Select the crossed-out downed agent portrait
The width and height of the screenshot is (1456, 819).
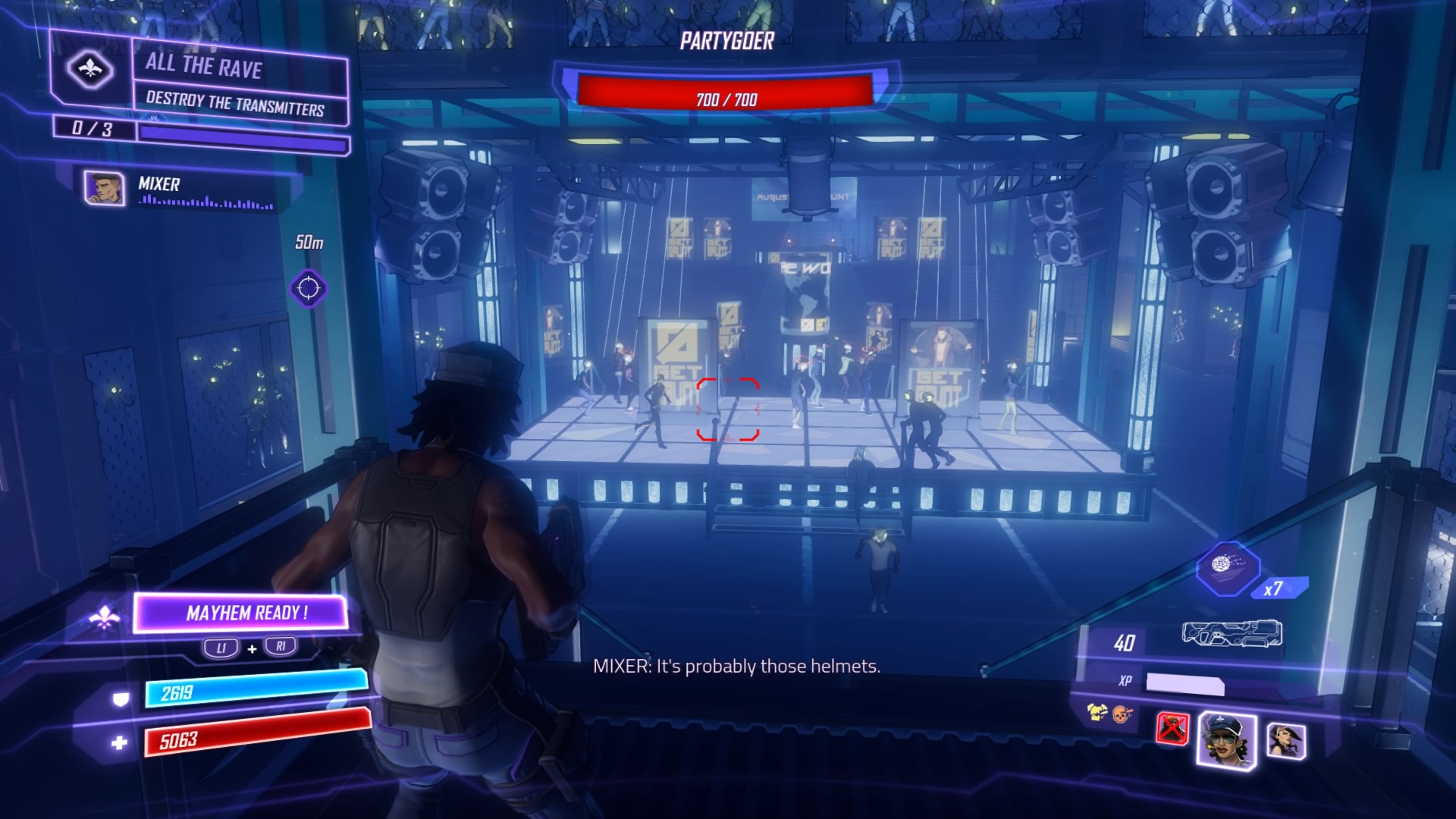[1172, 729]
